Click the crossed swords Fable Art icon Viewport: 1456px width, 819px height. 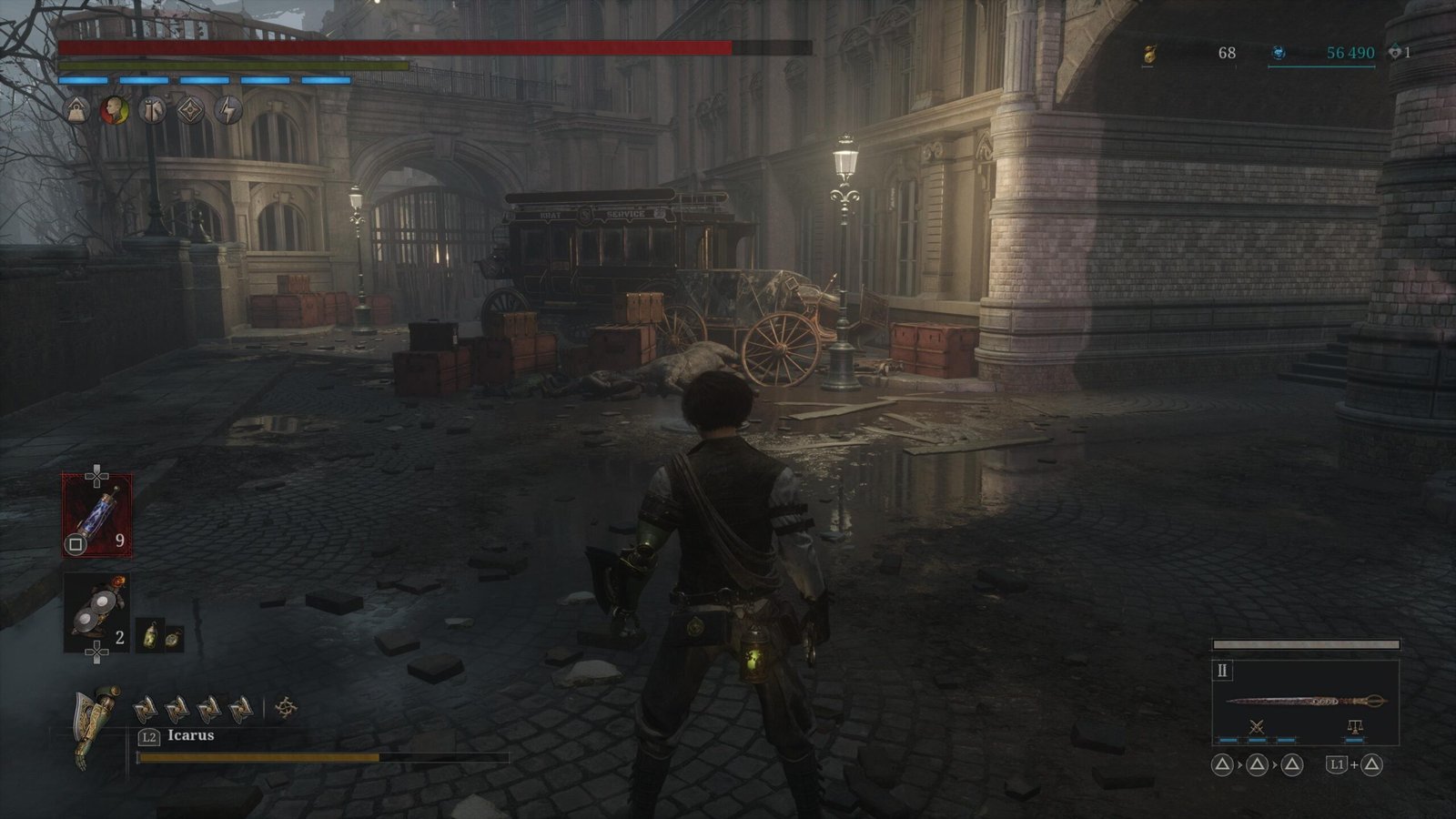[1257, 727]
